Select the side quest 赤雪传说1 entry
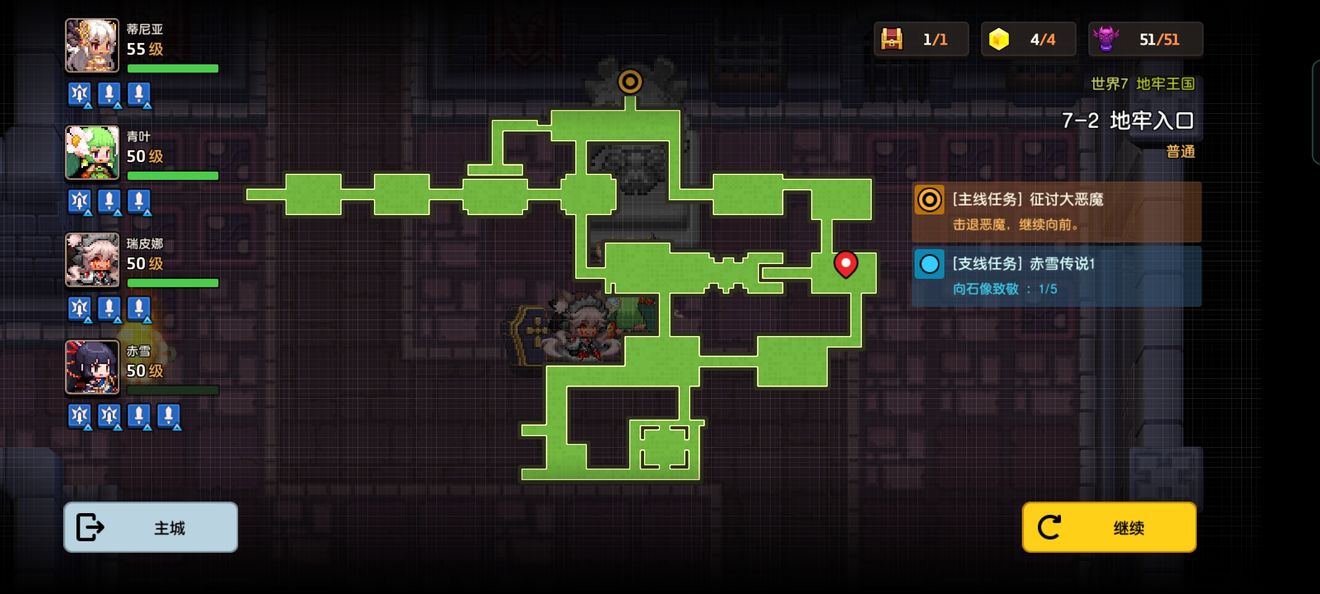The image size is (1320, 594). [1056, 275]
